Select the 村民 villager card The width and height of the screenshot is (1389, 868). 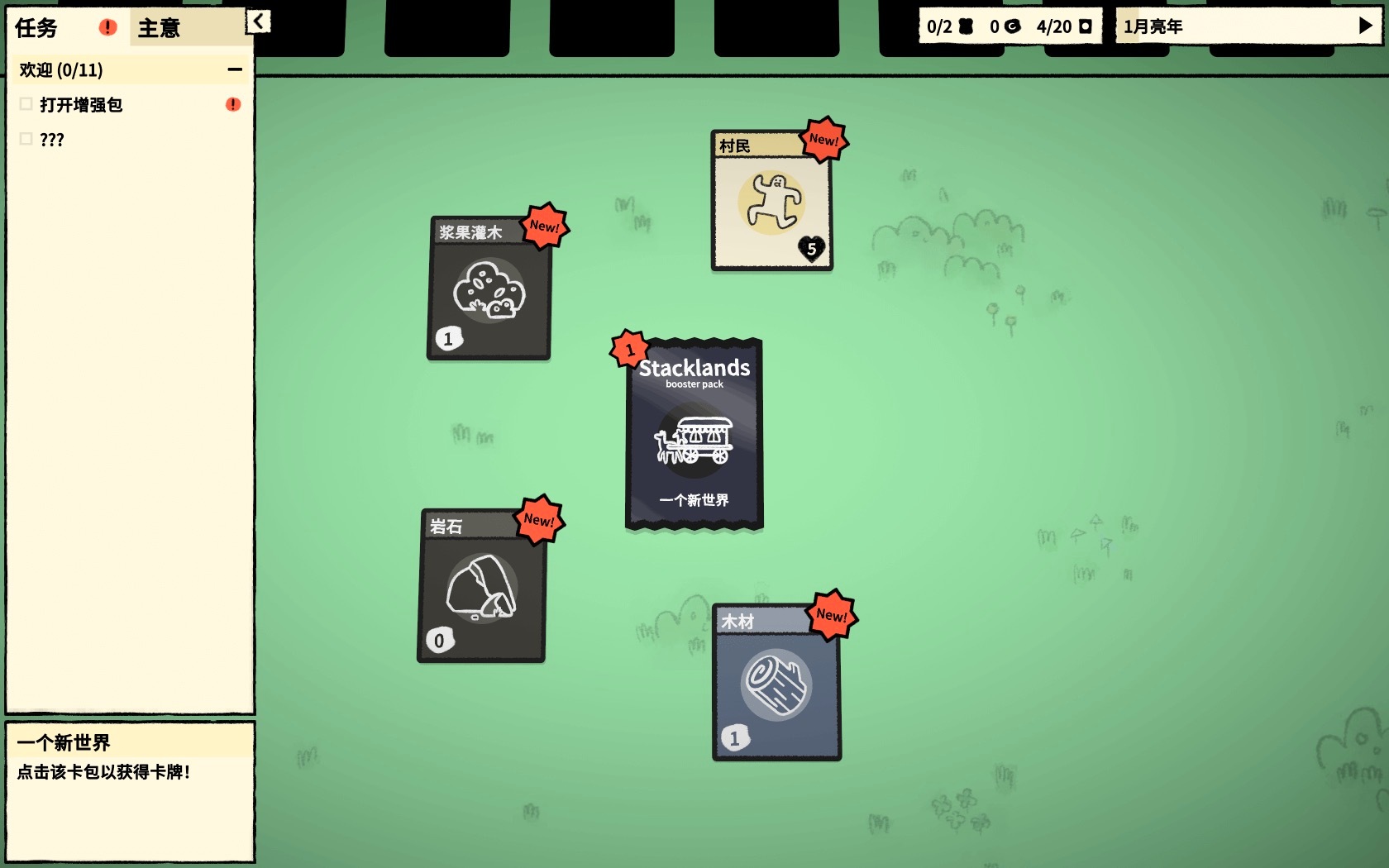click(771, 201)
